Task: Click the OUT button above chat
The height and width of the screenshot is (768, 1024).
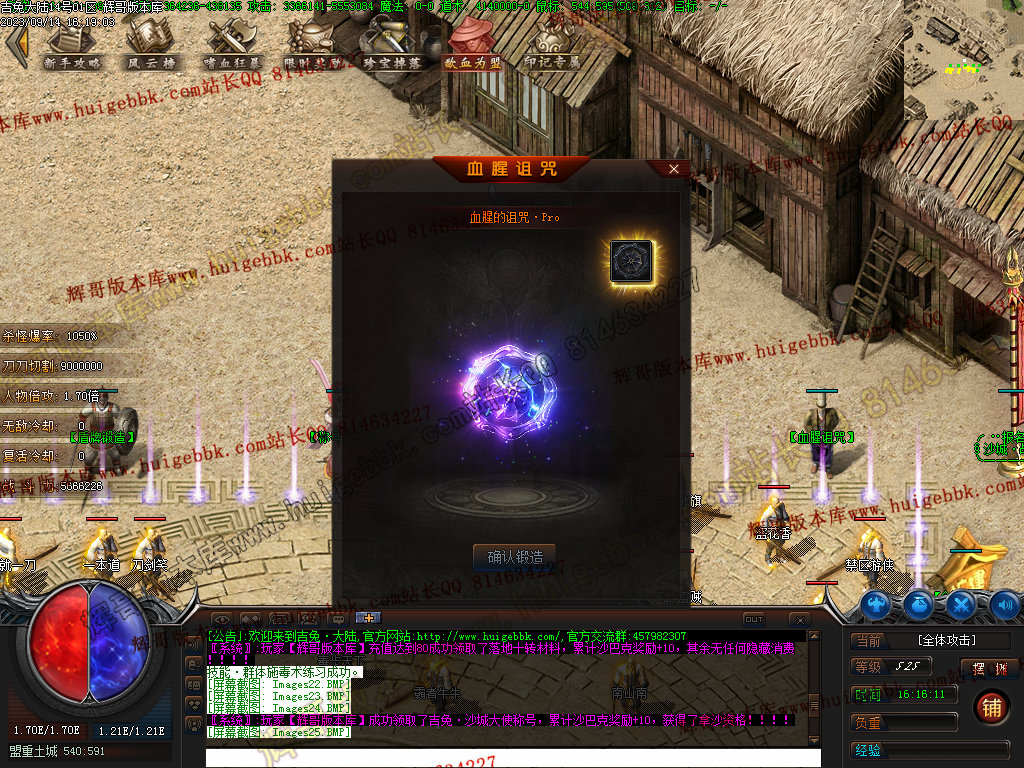Action: [x=753, y=619]
